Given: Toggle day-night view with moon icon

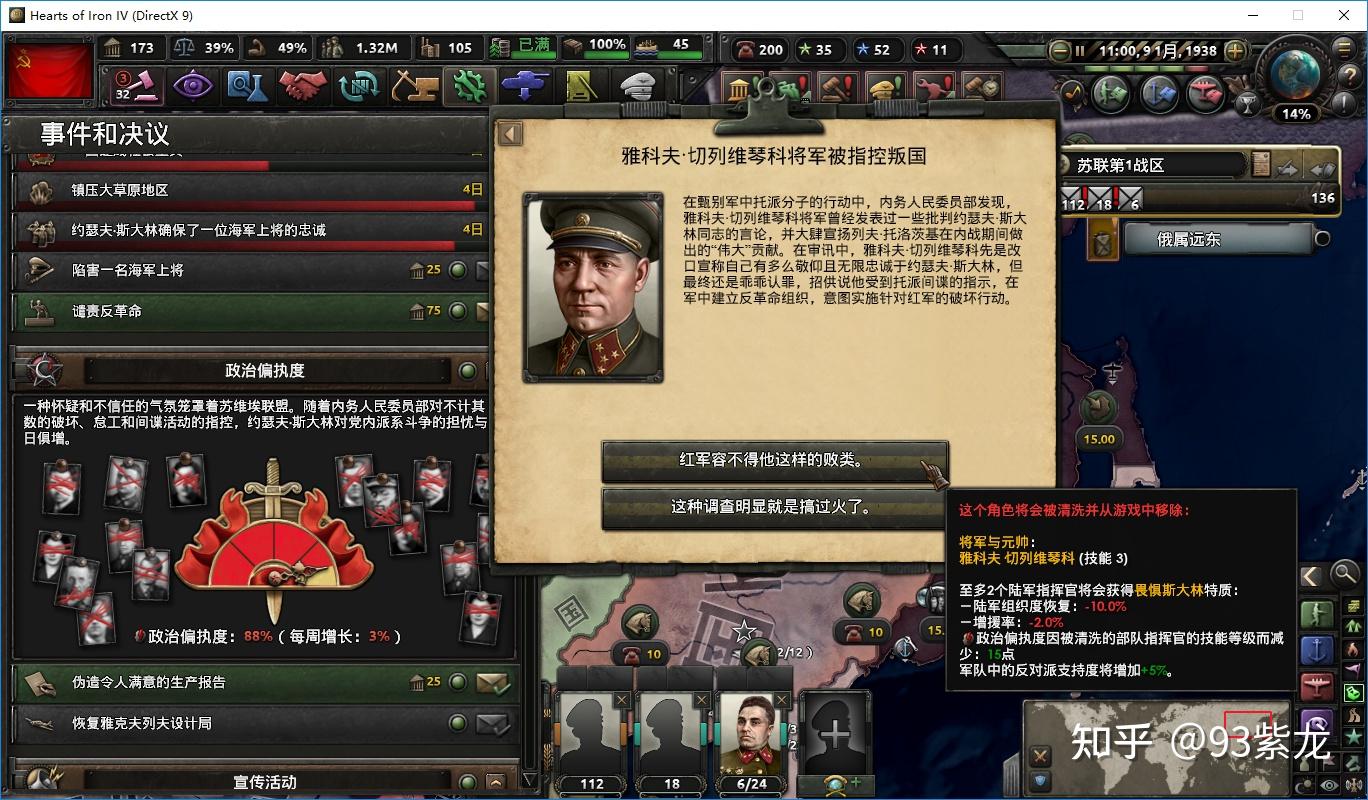Looking at the screenshot, I should coord(1302,783).
